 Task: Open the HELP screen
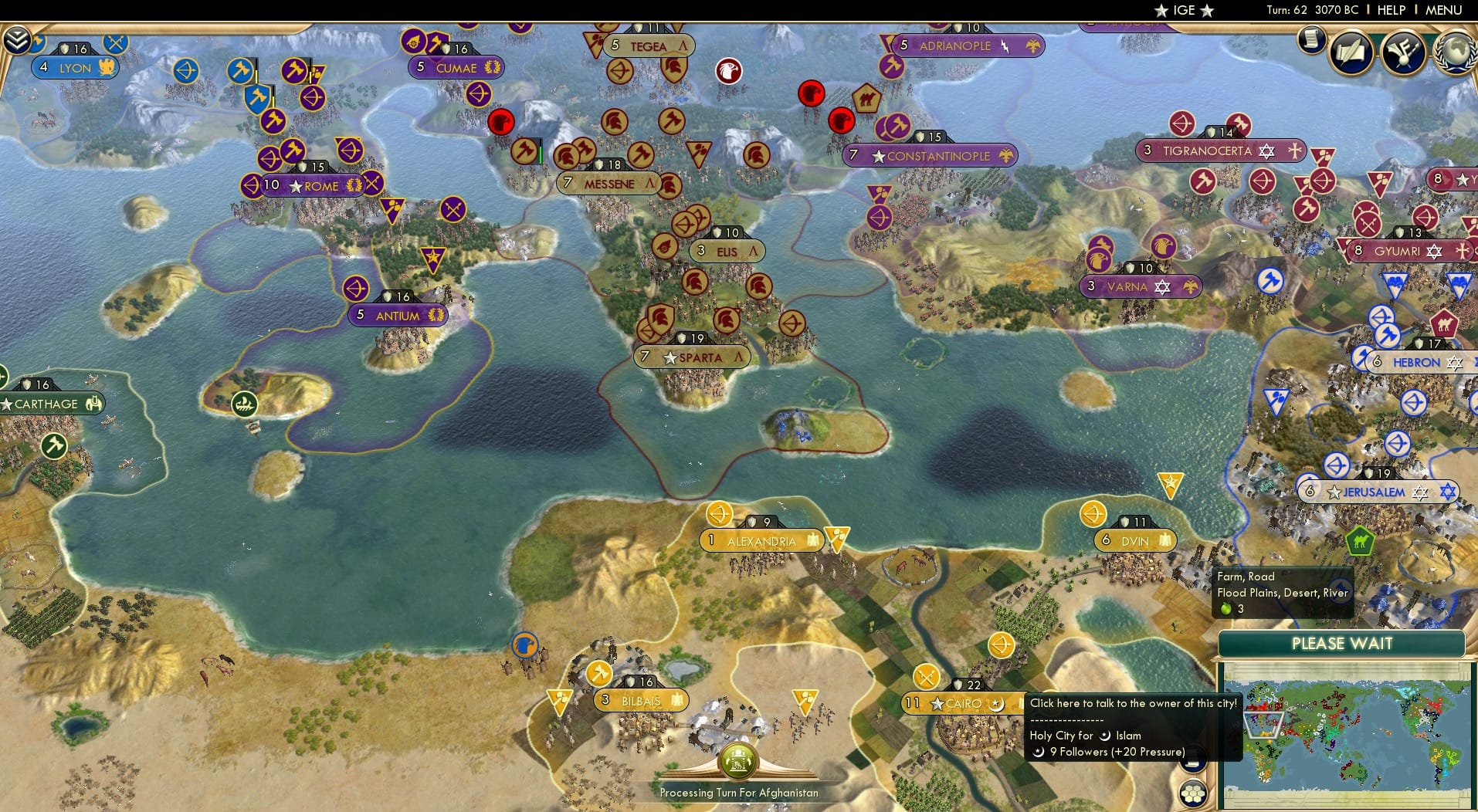coord(1391,10)
